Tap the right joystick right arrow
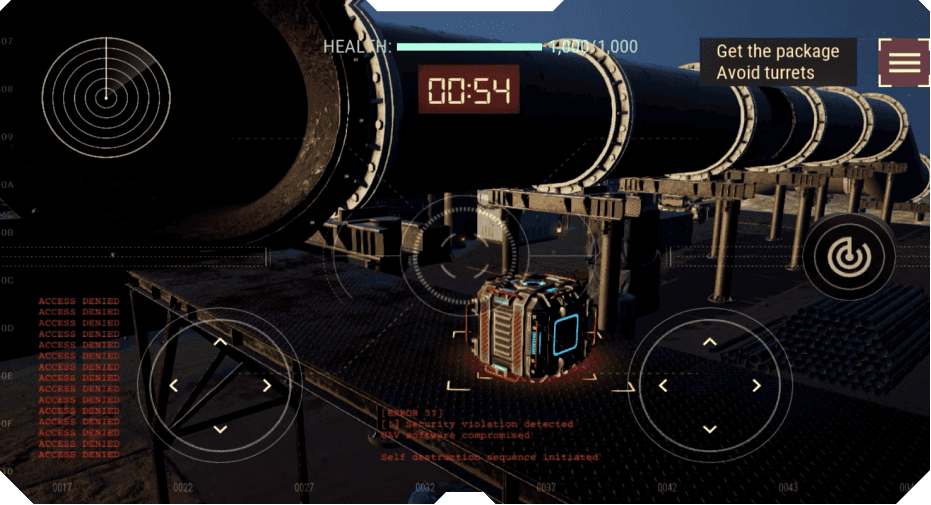Viewport: 931px width, 505px height. pos(757,386)
